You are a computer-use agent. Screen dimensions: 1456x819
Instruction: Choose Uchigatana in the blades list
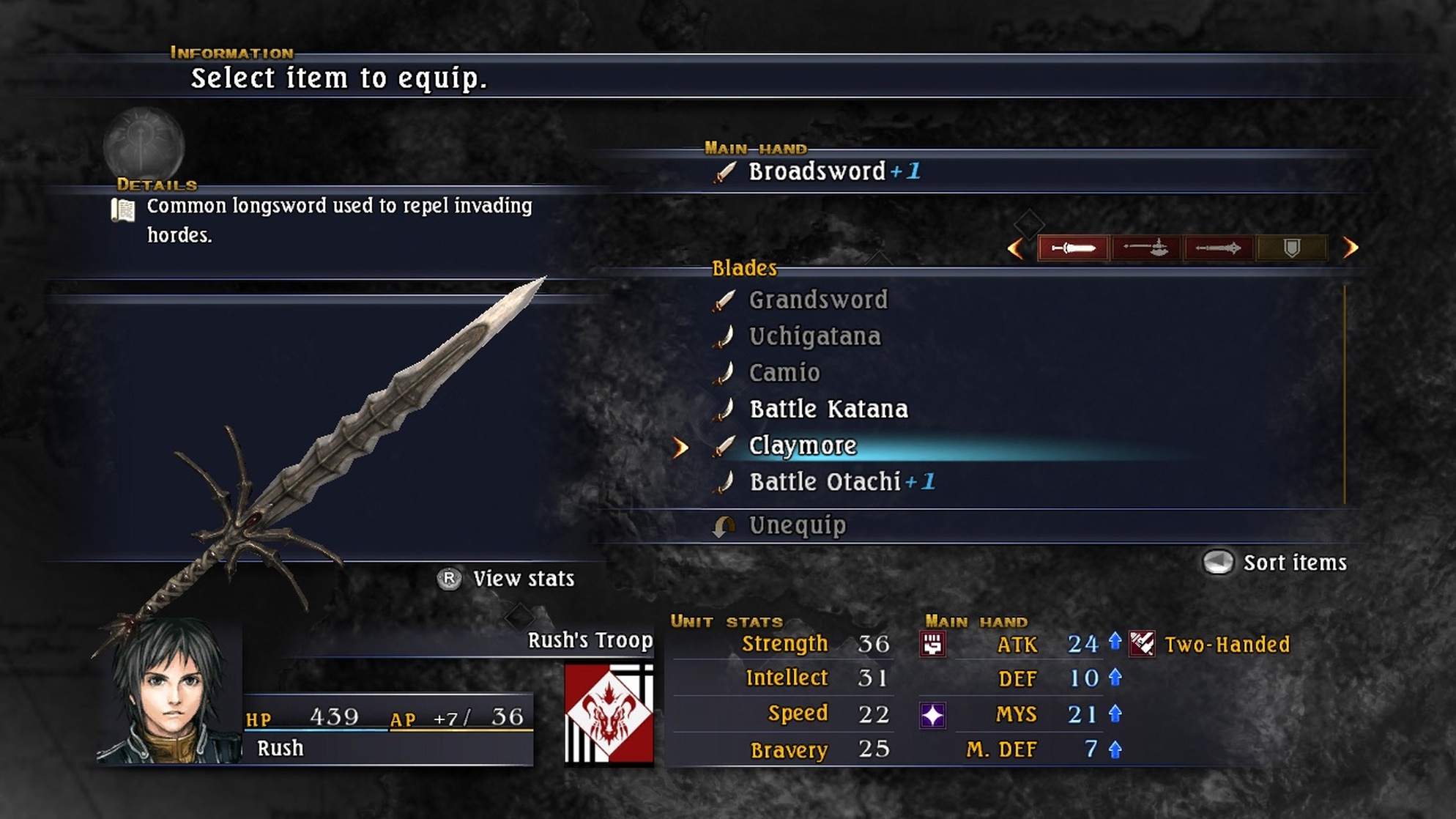814,336
